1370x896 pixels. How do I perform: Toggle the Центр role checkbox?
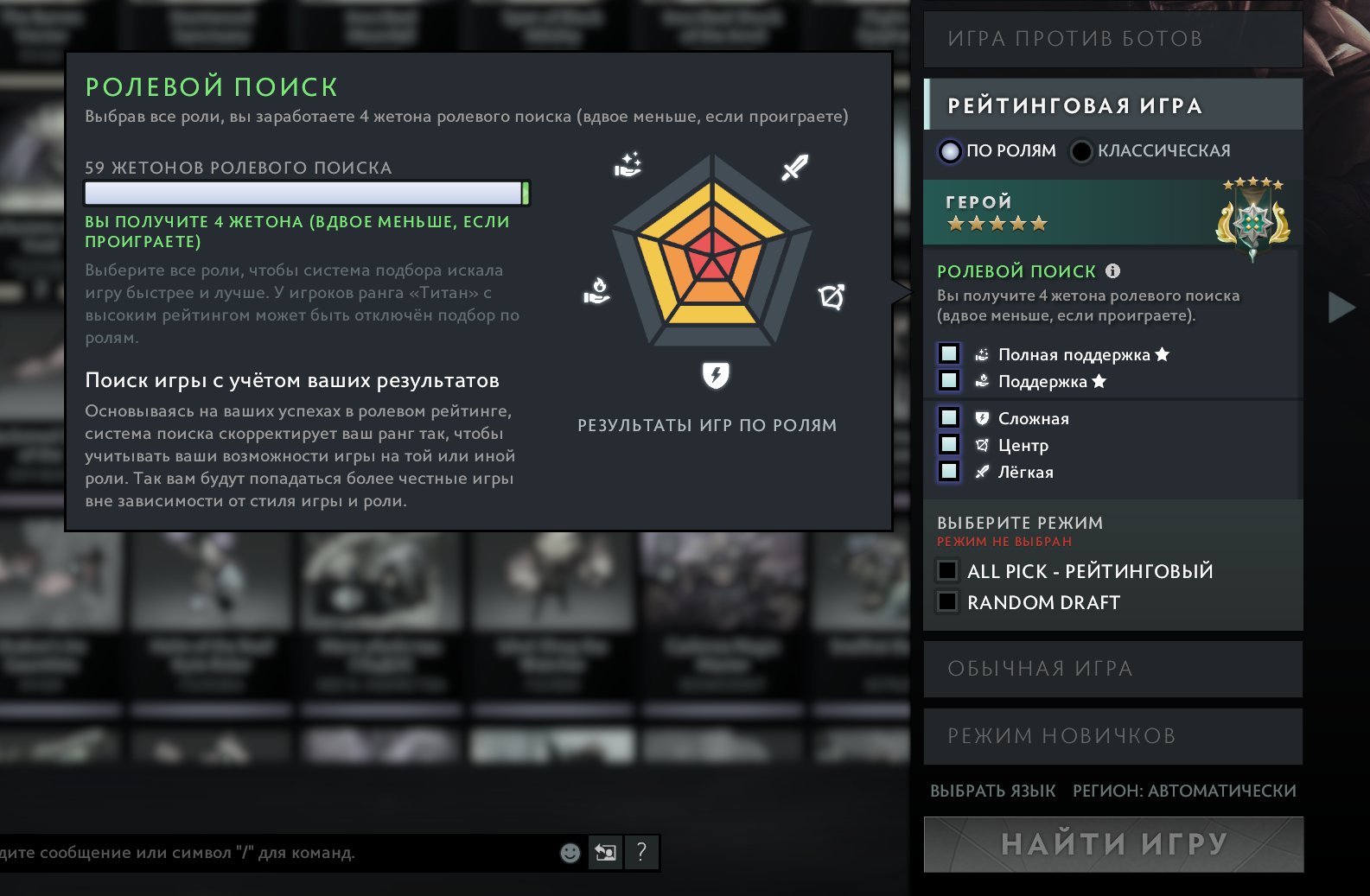[949, 445]
